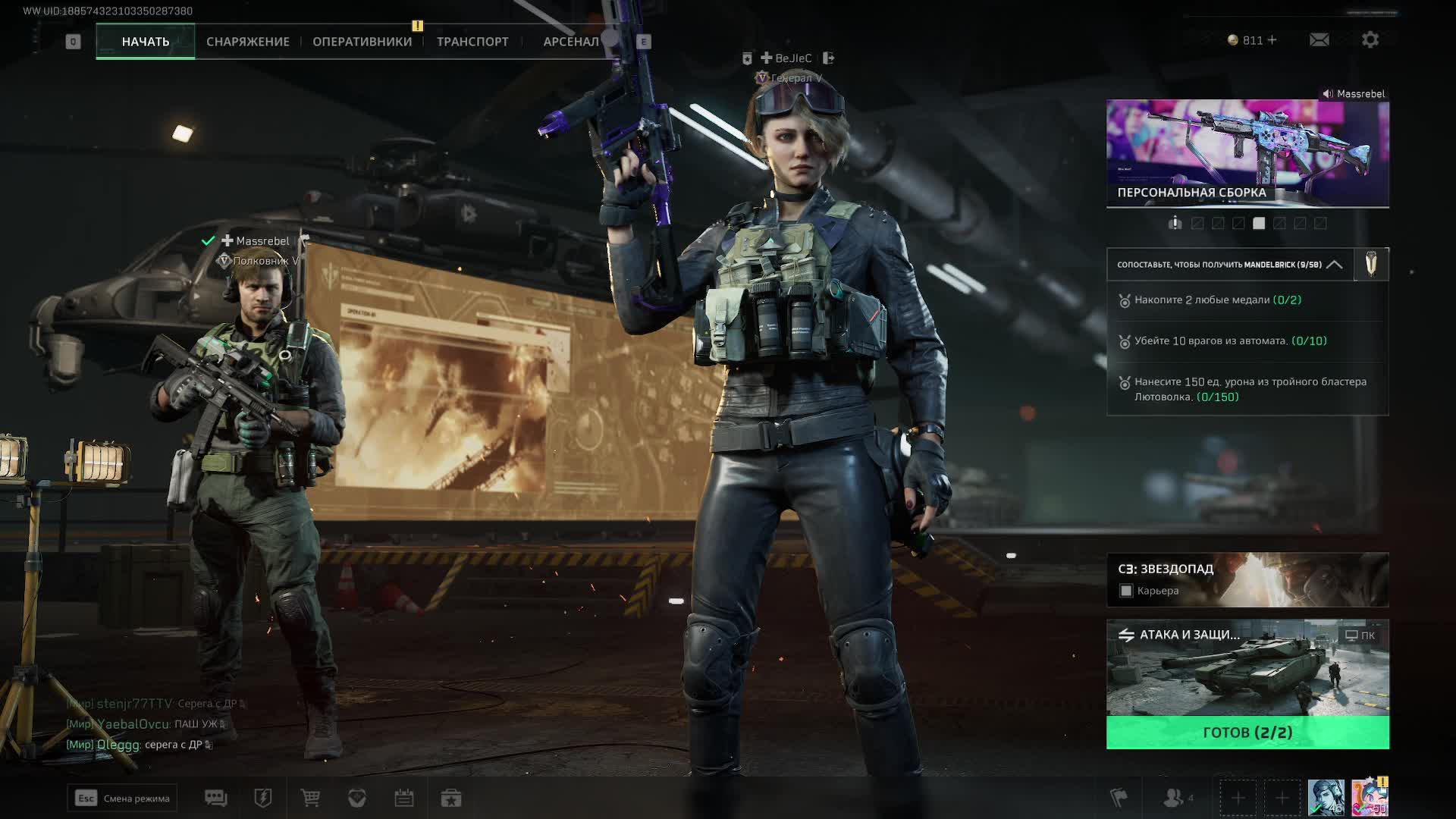
Task: Collapse the Mandelbrick challenges list
Action: coord(1334,265)
